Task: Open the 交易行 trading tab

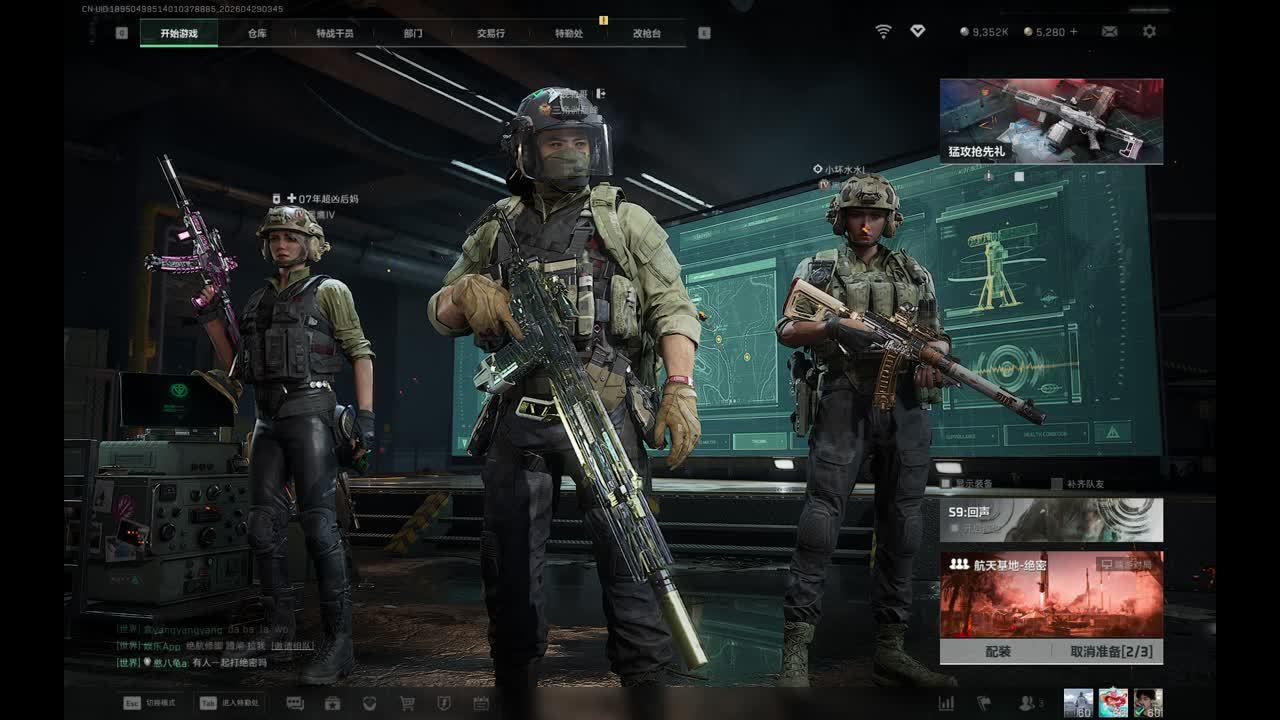Action: [x=491, y=33]
